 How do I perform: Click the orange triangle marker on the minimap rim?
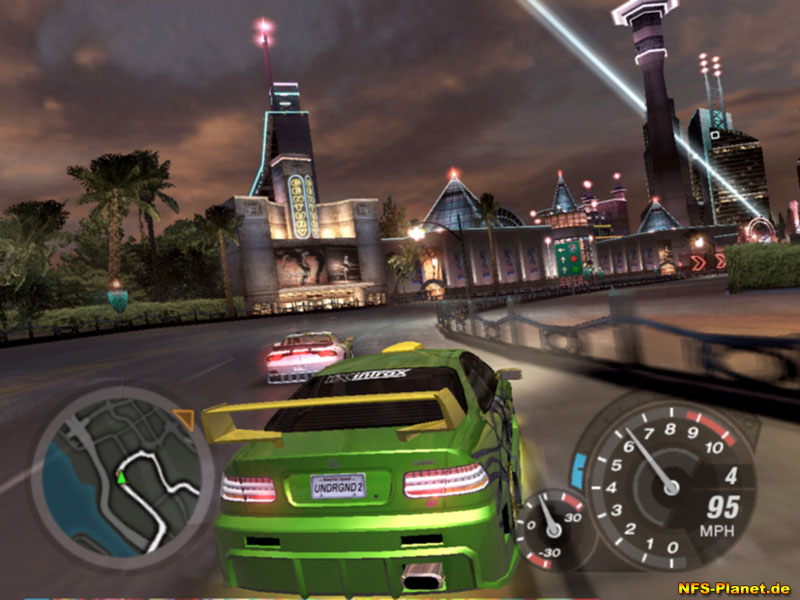coord(183,418)
